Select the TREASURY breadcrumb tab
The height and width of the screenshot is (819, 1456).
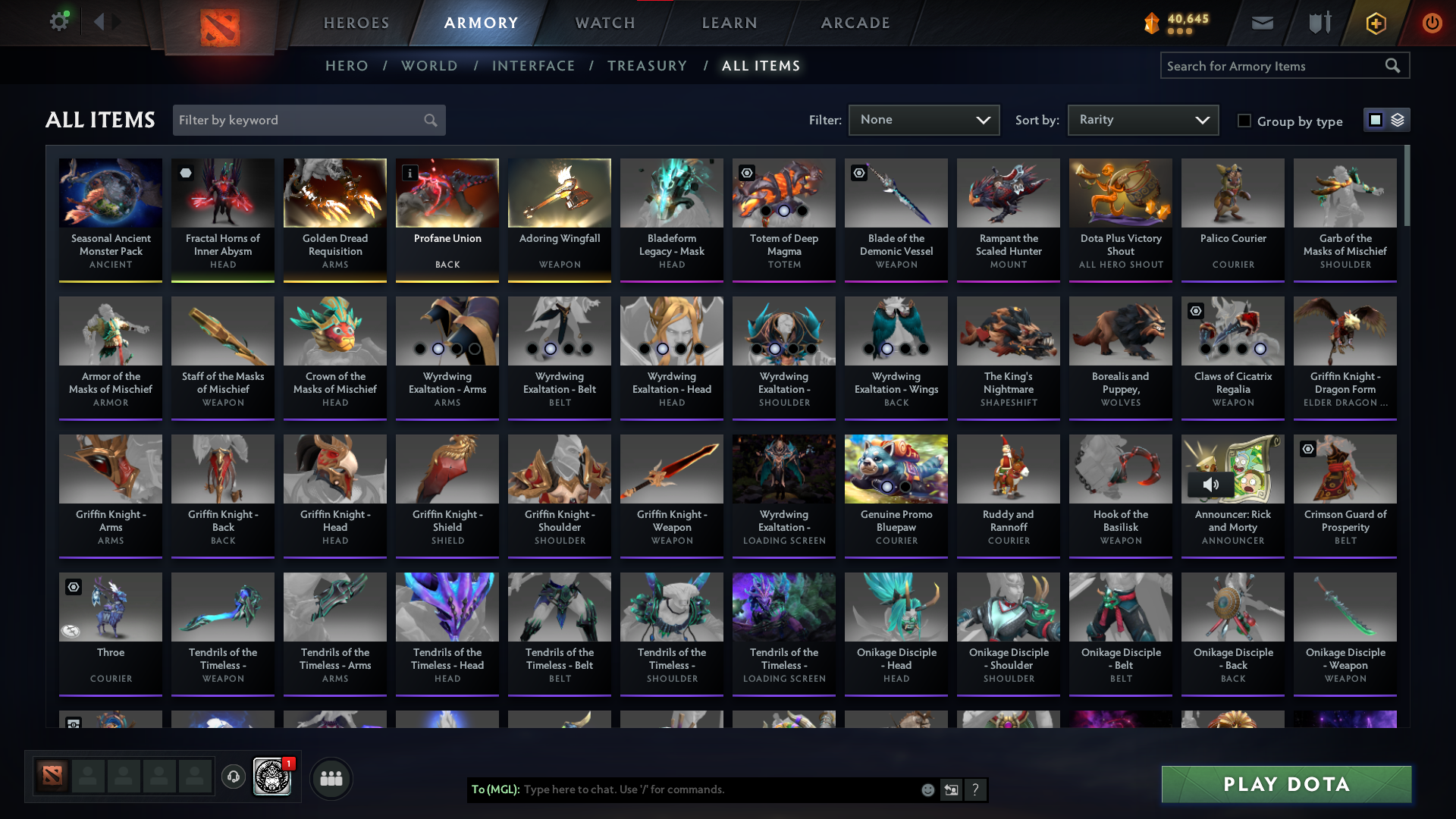click(648, 66)
